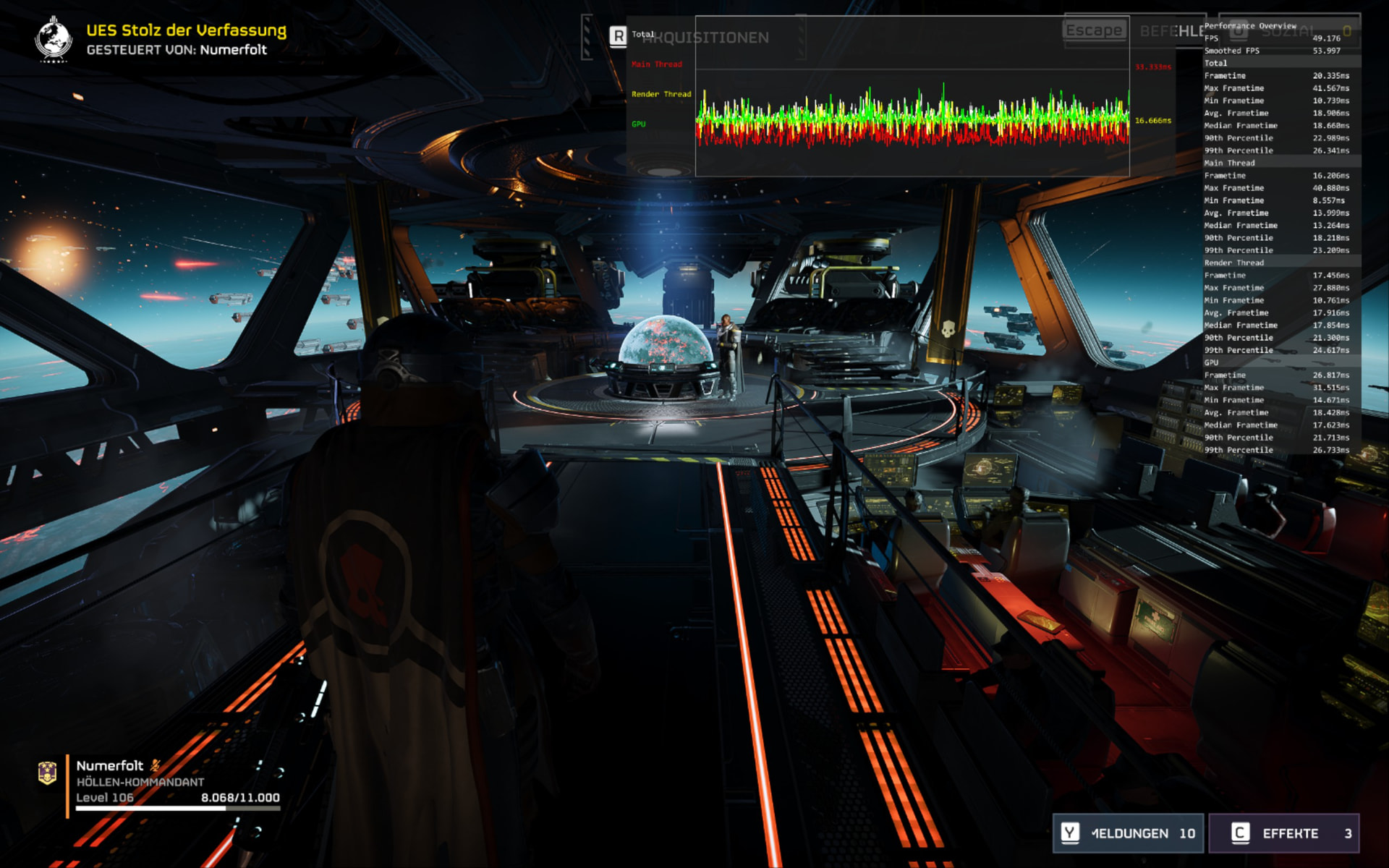The height and width of the screenshot is (868, 1389).
Task: Open the Meldungen notifications panel
Action: coord(1128,833)
